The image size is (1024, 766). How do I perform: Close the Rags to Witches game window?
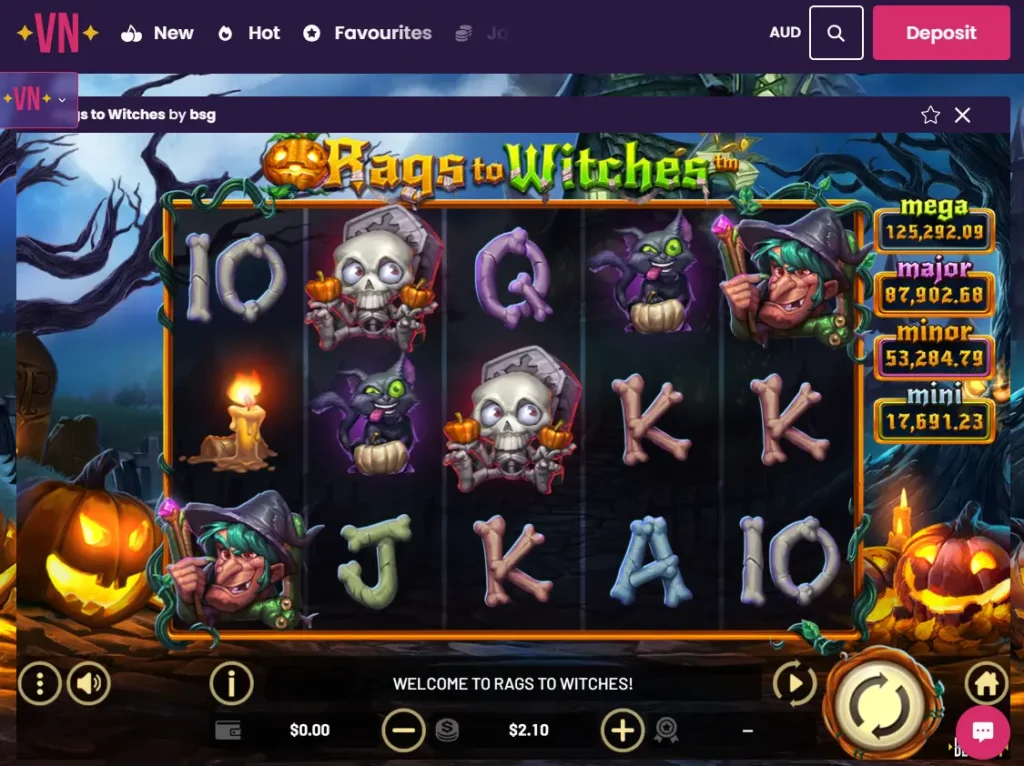(963, 115)
